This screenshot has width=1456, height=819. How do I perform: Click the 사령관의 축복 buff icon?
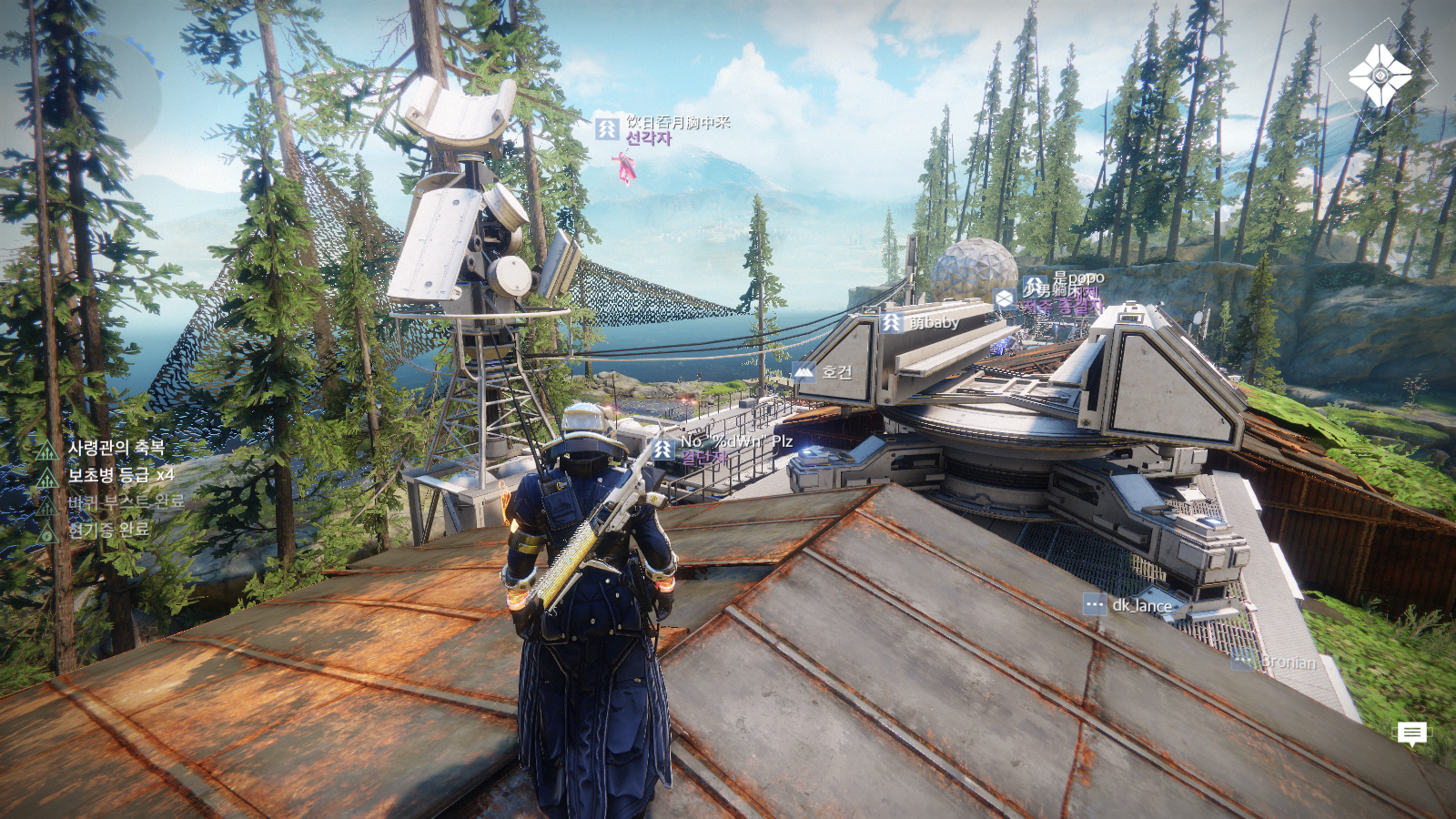click(47, 450)
